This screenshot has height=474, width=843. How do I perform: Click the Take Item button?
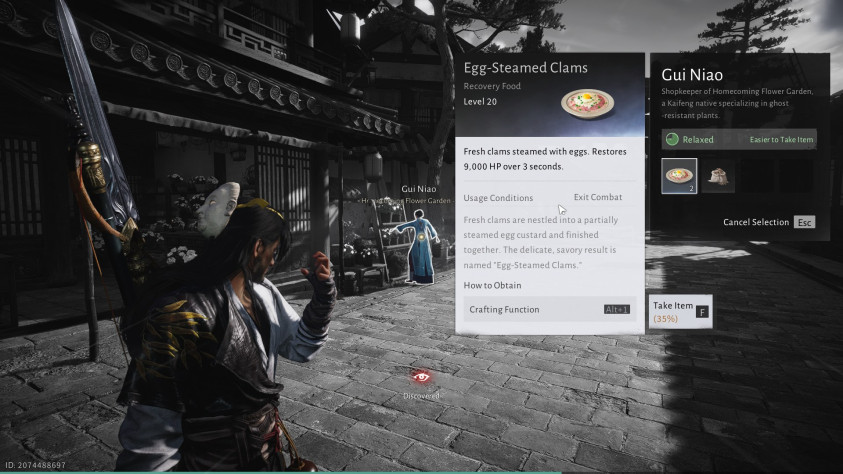coord(680,311)
